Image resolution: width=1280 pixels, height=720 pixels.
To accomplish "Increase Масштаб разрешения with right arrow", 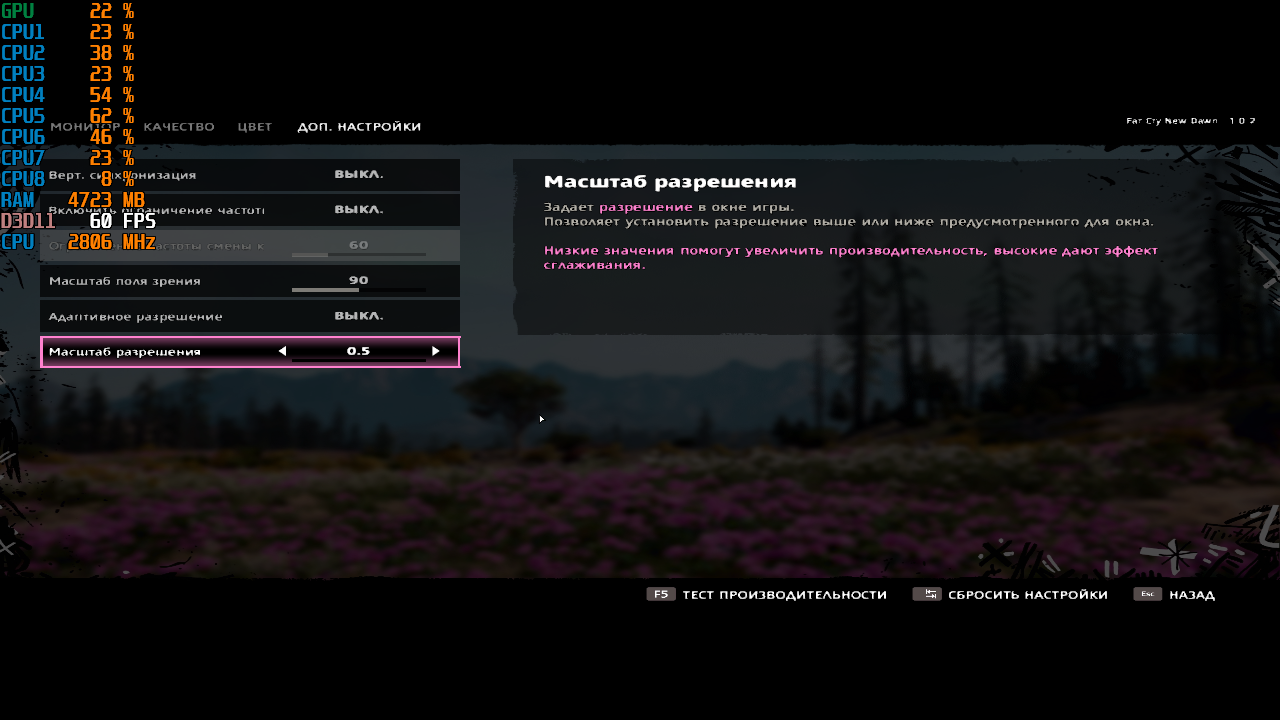I will pyautogui.click(x=436, y=351).
